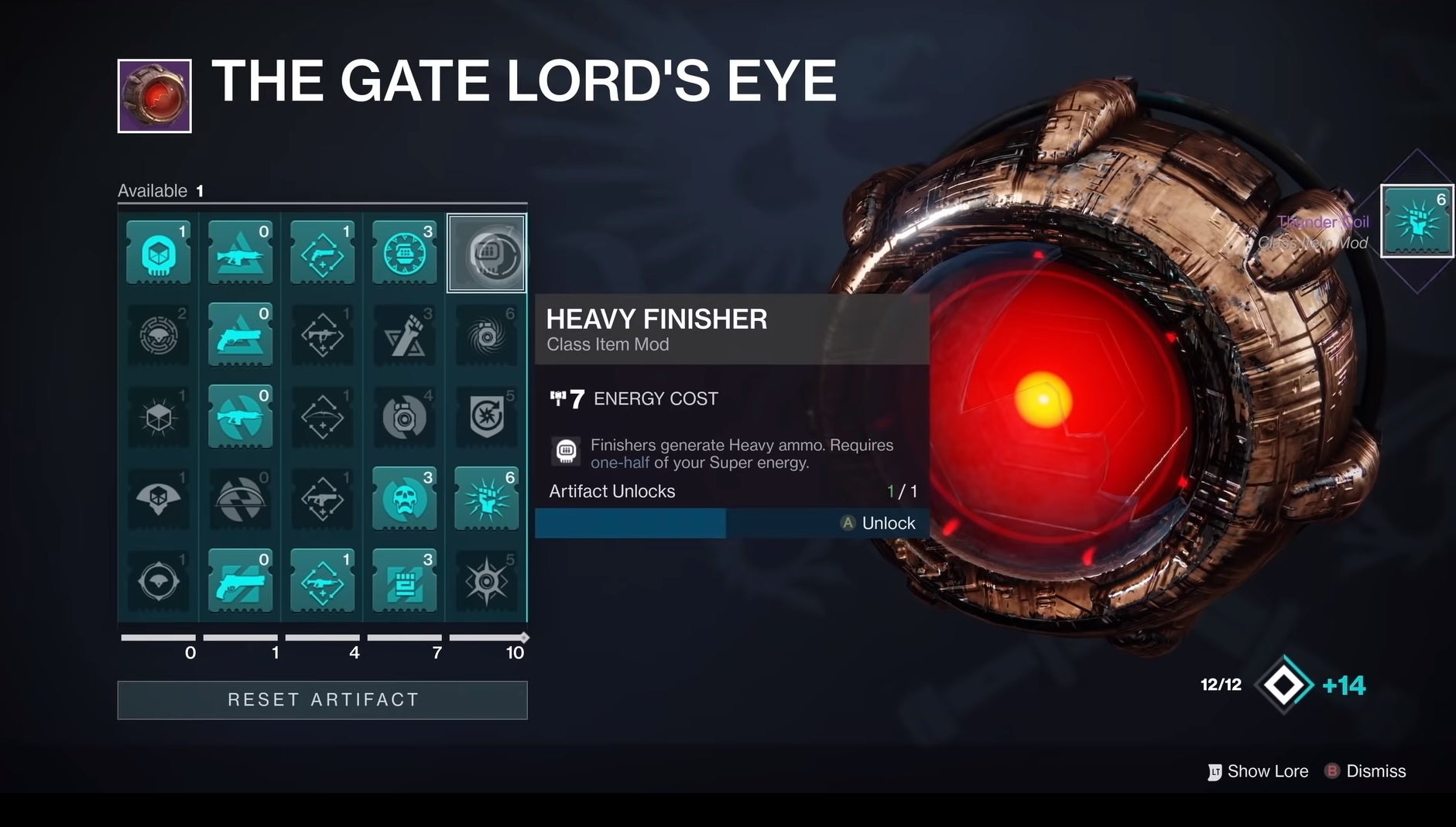1456x827 pixels.
Task: Select the shield disruptor mod costing 5
Action: pos(487,418)
